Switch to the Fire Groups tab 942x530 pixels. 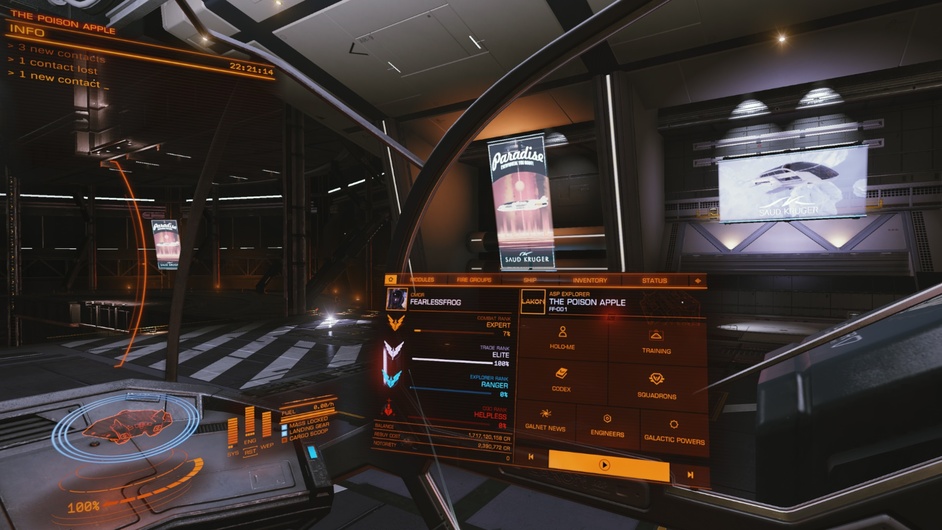[x=474, y=280]
